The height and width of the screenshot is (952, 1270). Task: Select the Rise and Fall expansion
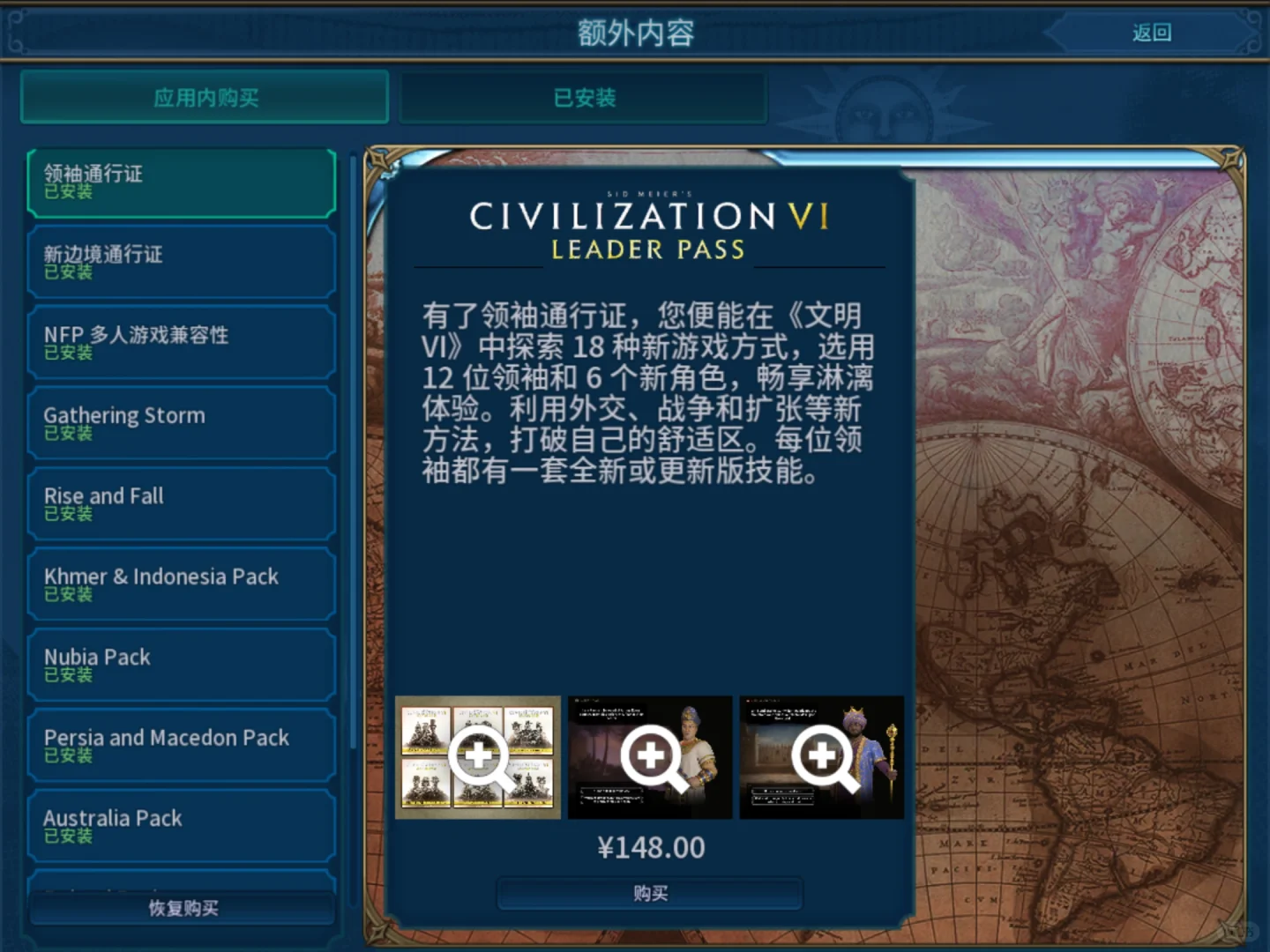(181, 502)
